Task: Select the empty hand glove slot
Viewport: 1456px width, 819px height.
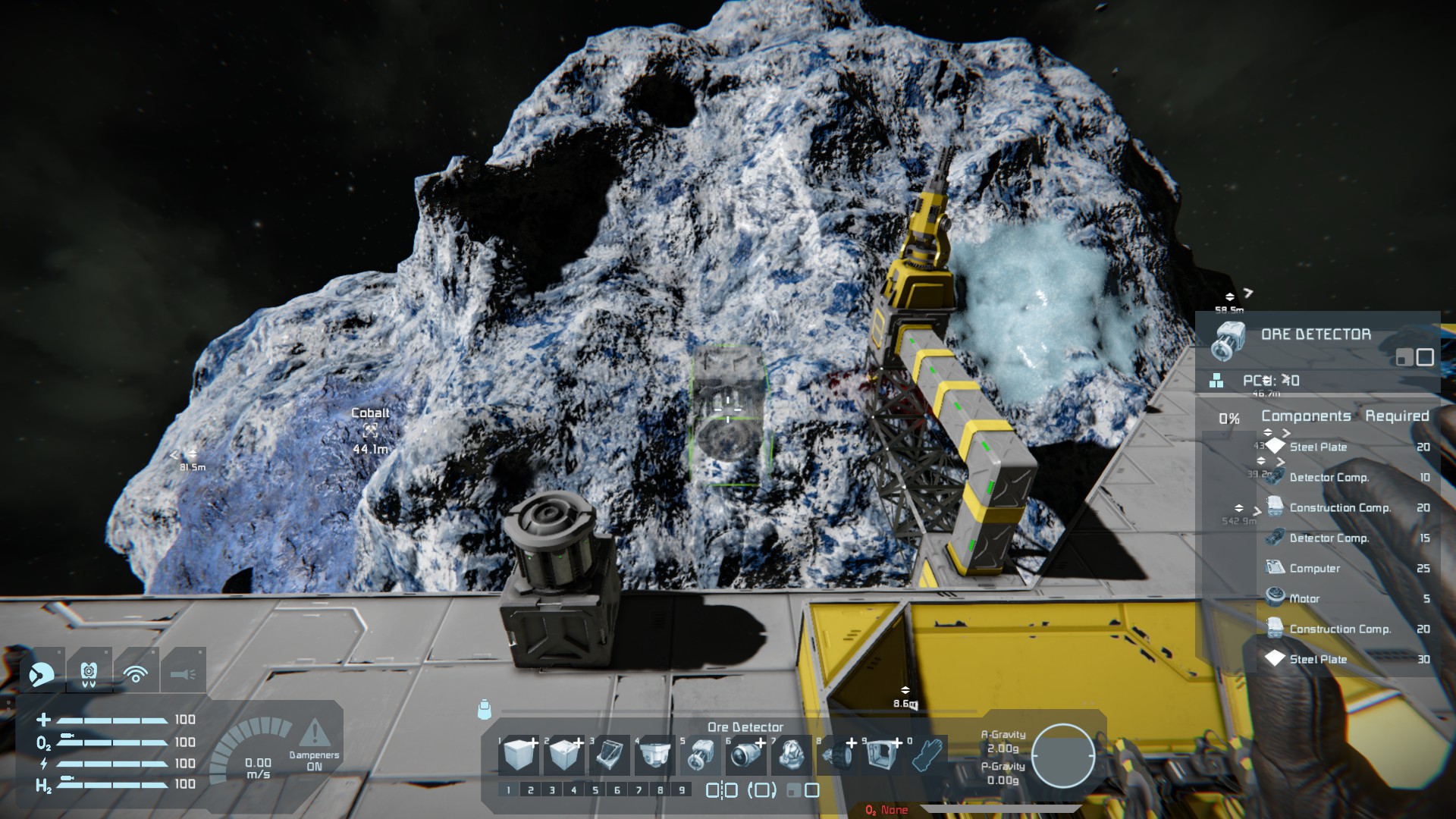Action: point(927,755)
